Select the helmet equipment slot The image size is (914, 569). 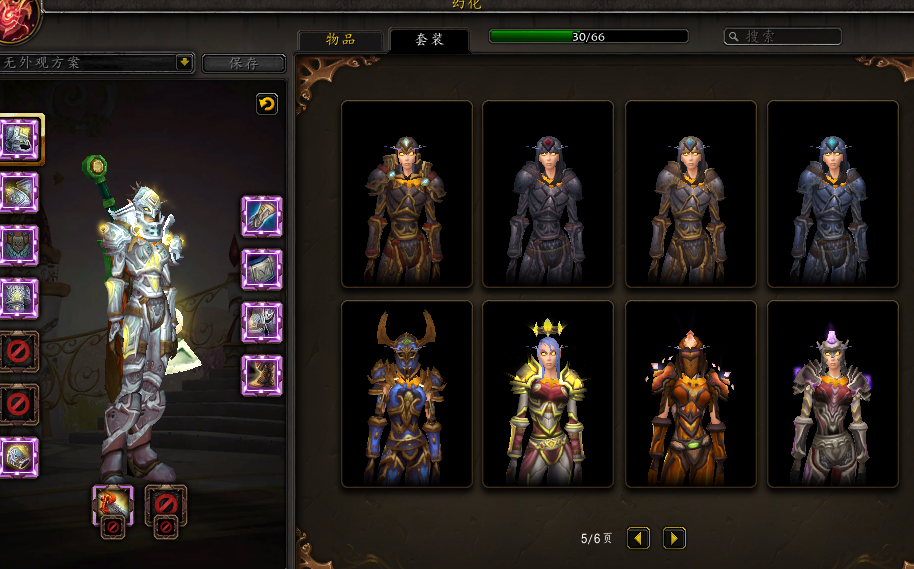pyautogui.click(x=19, y=138)
